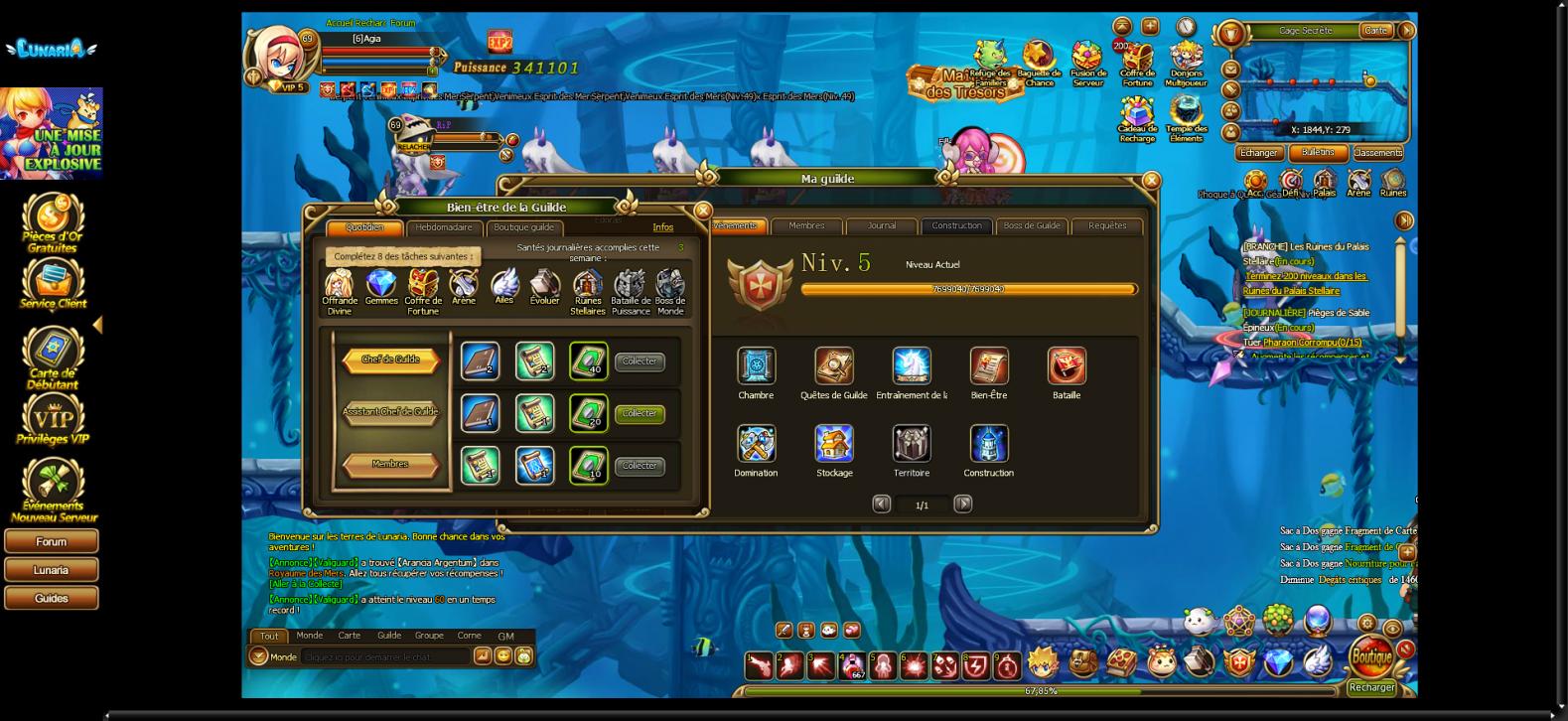1568x721 pixels.
Task: Collect the Assistant Chef de Guilde reward
Action: (639, 413)
